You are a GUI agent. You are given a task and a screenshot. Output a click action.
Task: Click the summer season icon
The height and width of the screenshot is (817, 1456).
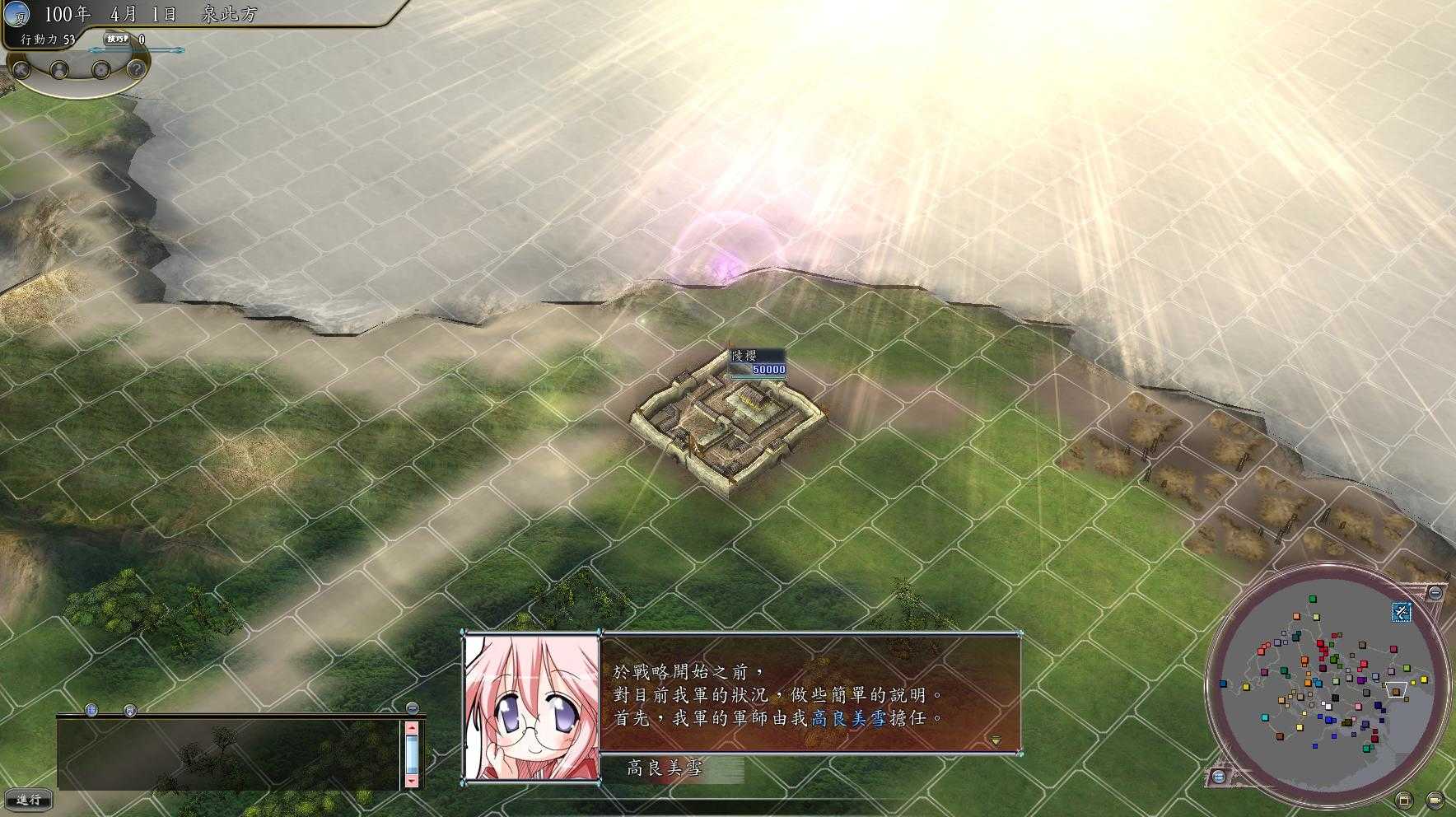18,15
